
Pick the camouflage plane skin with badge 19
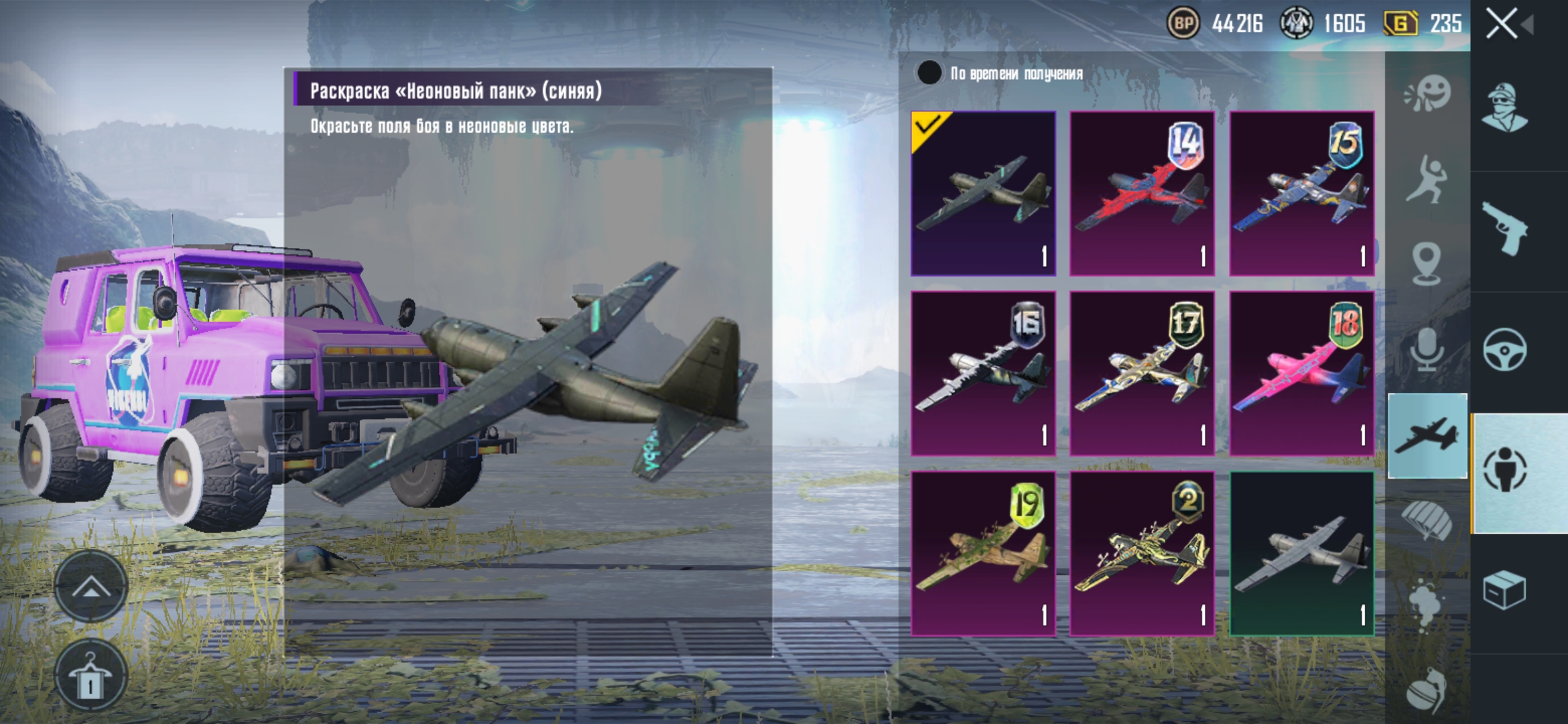tap(983, 554)
